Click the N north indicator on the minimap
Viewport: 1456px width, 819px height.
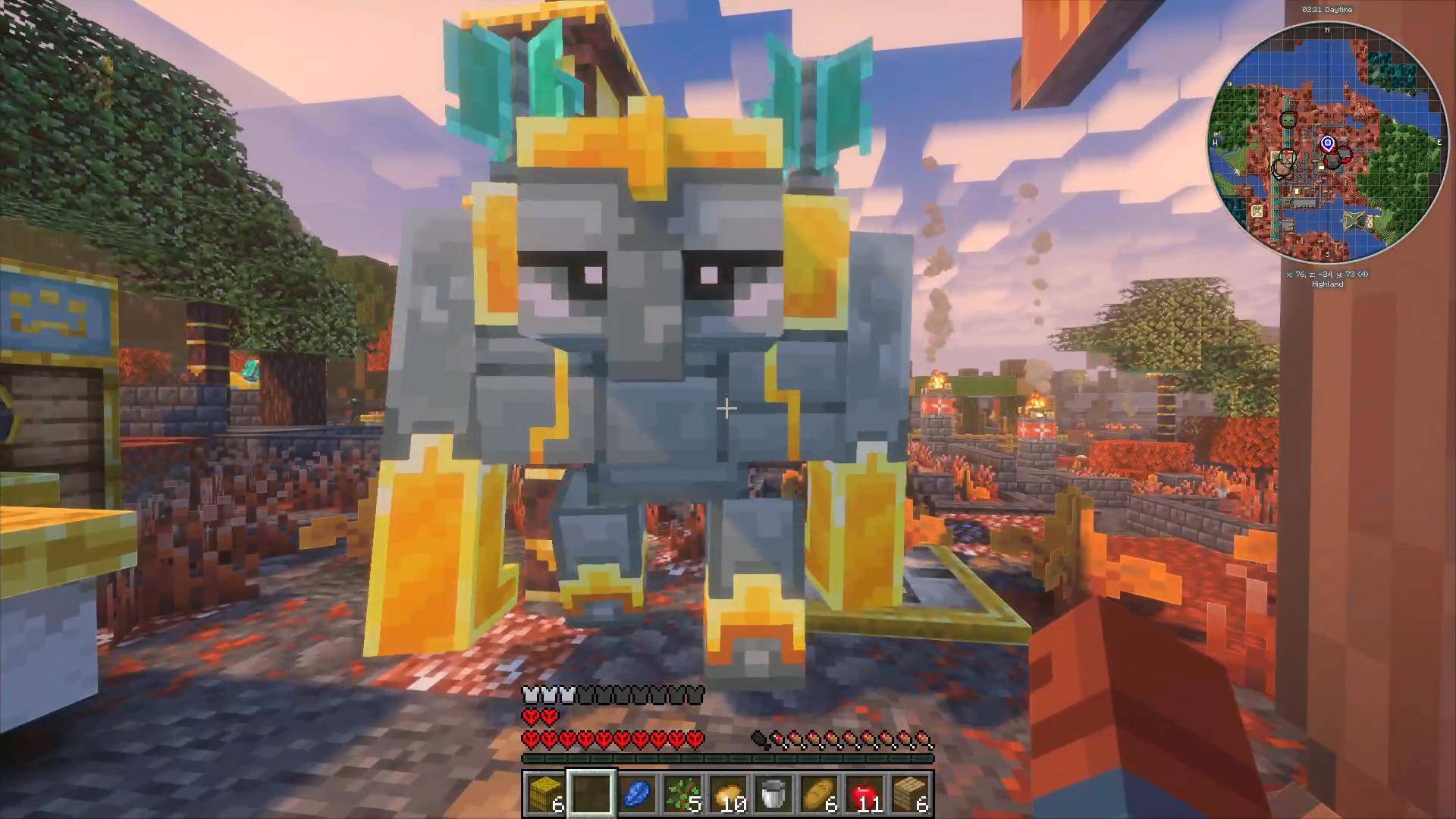(x=1327, y=30)
